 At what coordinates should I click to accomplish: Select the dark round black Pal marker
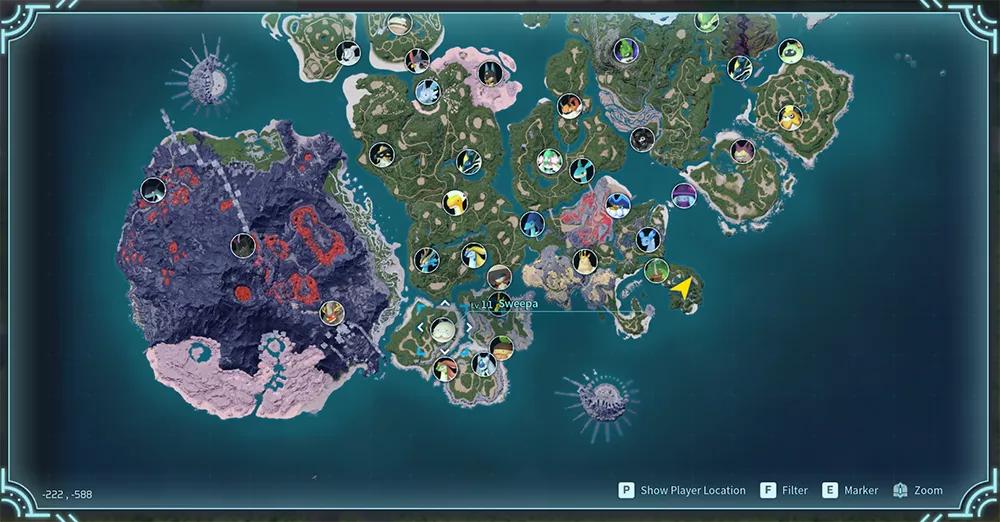pos(642,139)
